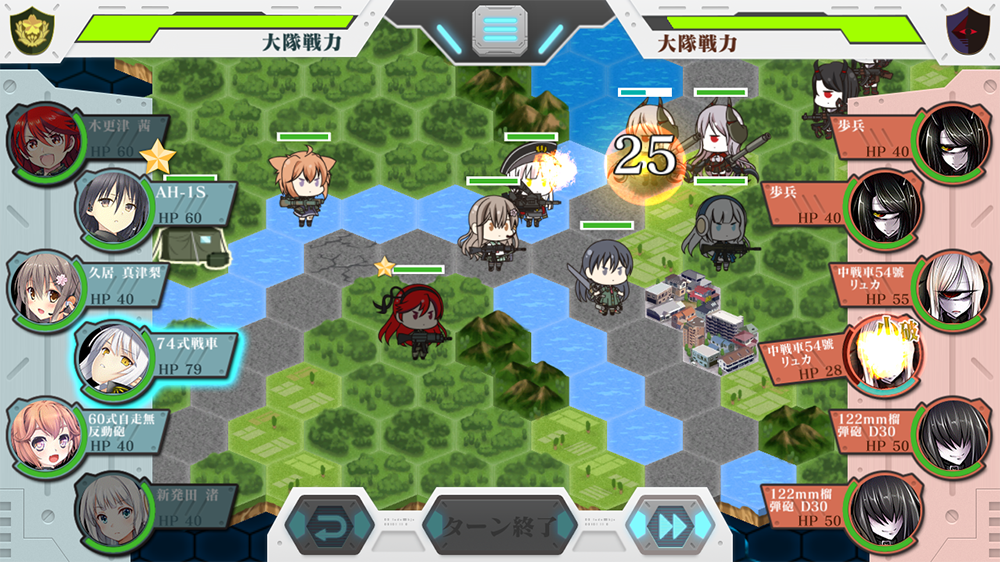End the turn with ターン終了
The height and width of the screenshot is (562, 1000).
(x=500, y=526)
